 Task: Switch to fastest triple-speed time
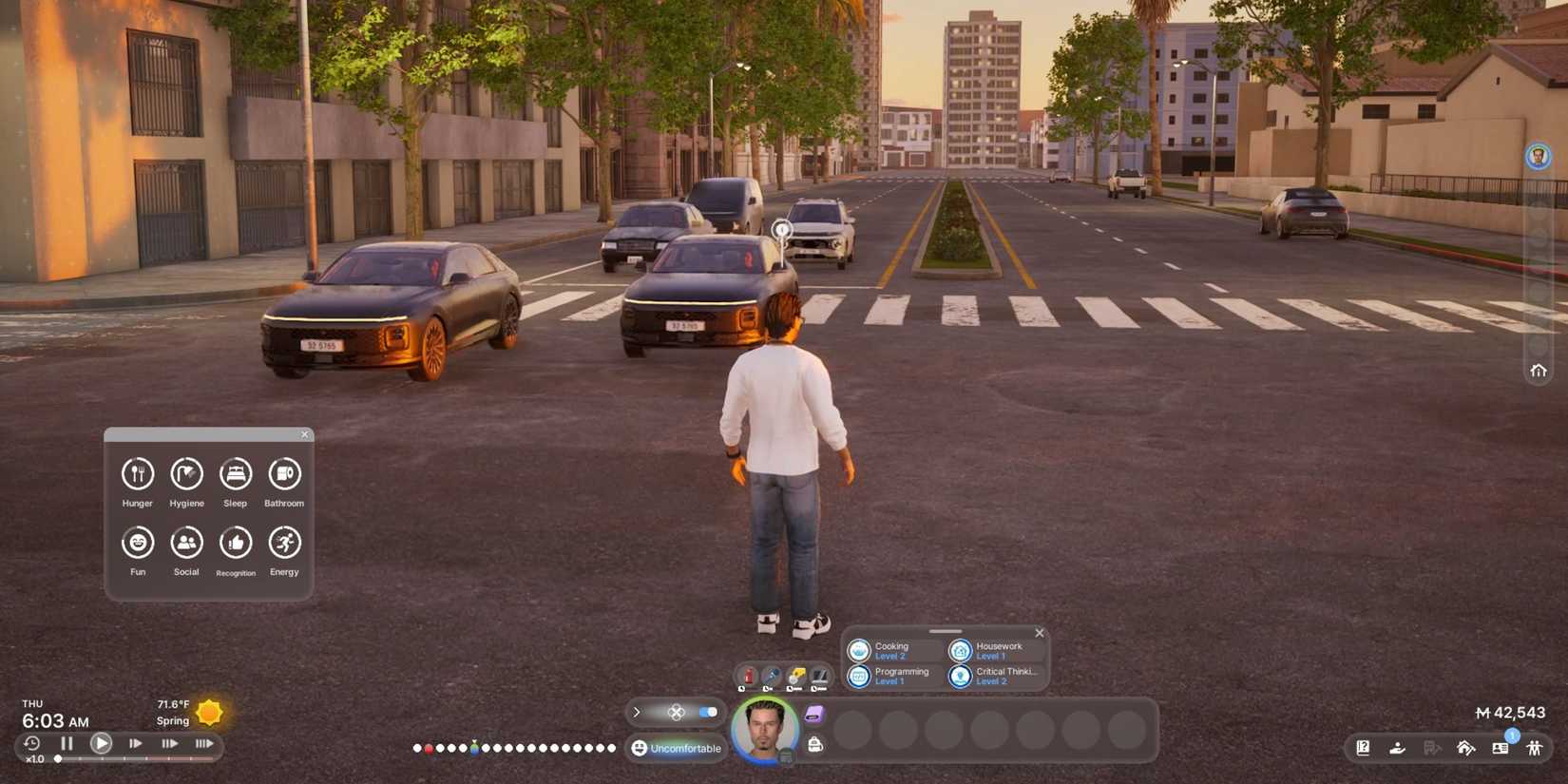click(203, 744)
